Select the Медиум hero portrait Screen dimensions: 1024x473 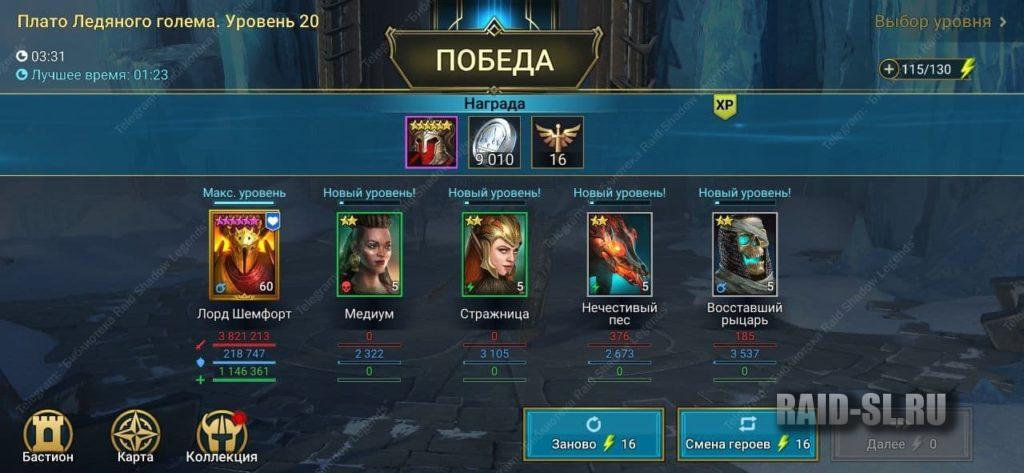(x=369, y=254)
